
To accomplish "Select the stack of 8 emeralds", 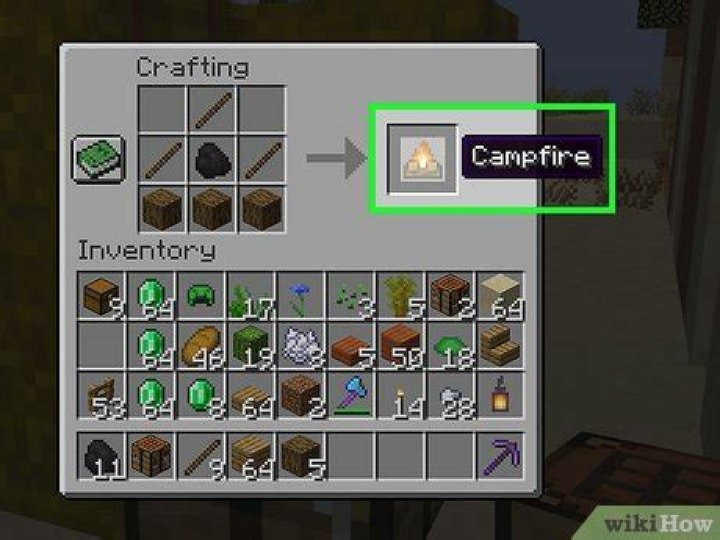I will (x=200, y=393).
